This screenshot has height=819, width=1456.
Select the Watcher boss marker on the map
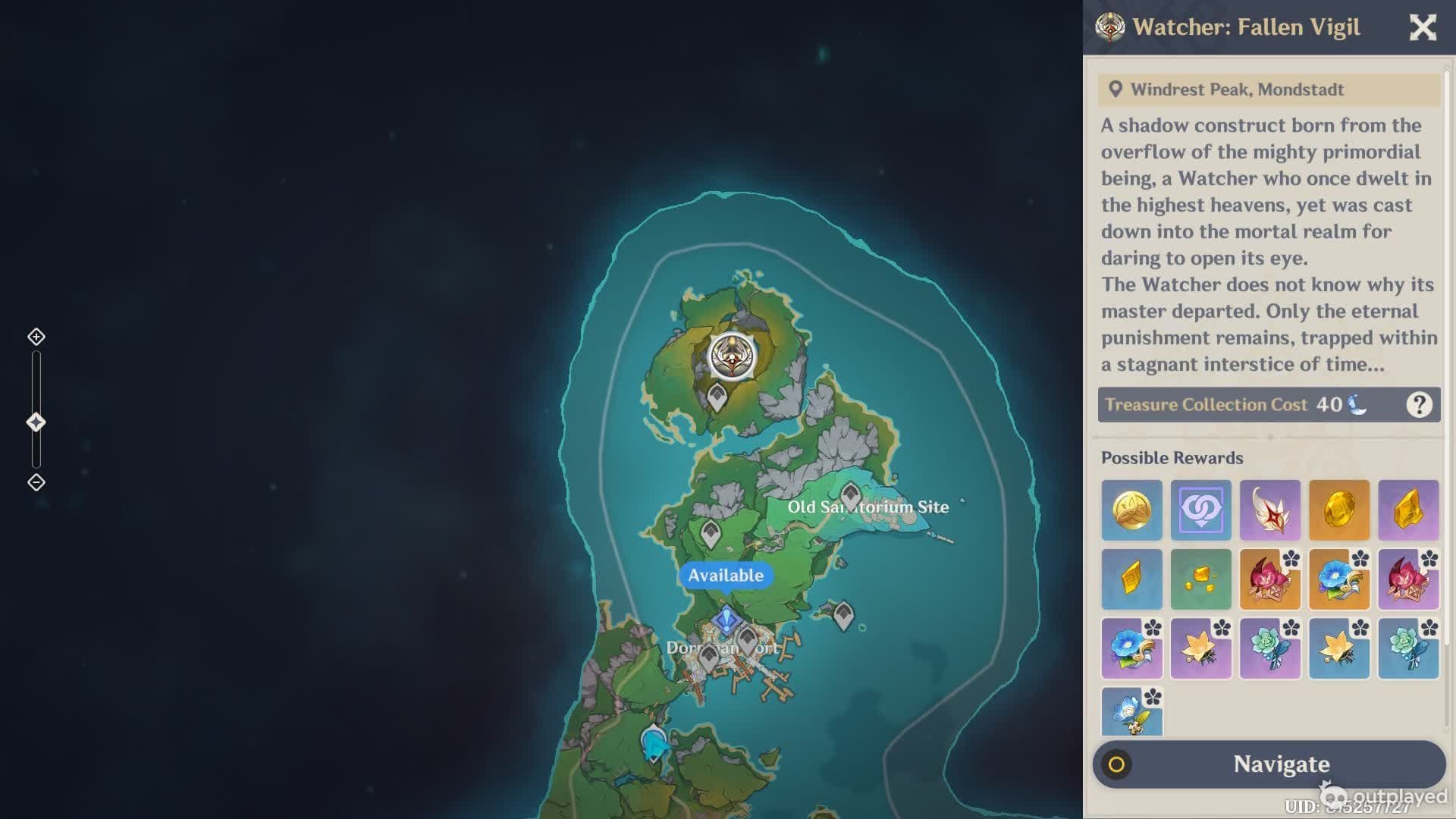pyautogui.click(x=732, y=356)
